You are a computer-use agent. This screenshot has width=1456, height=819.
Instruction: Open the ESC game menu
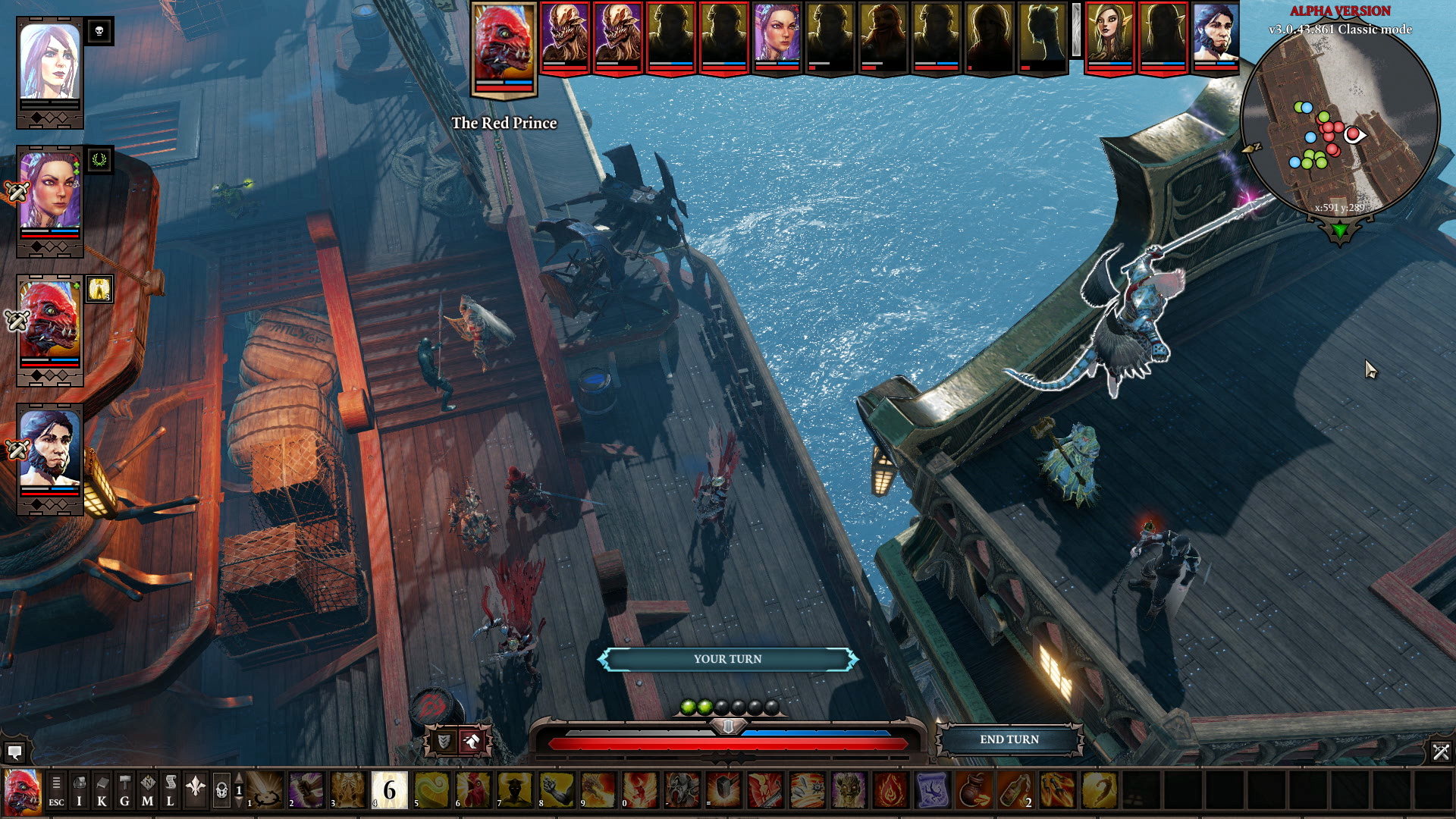point(56,791)
